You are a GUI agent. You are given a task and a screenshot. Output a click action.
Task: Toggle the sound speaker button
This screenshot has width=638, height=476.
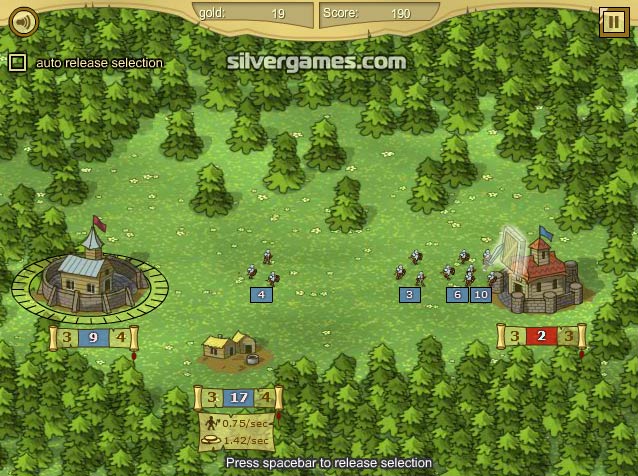coord(22,19)
